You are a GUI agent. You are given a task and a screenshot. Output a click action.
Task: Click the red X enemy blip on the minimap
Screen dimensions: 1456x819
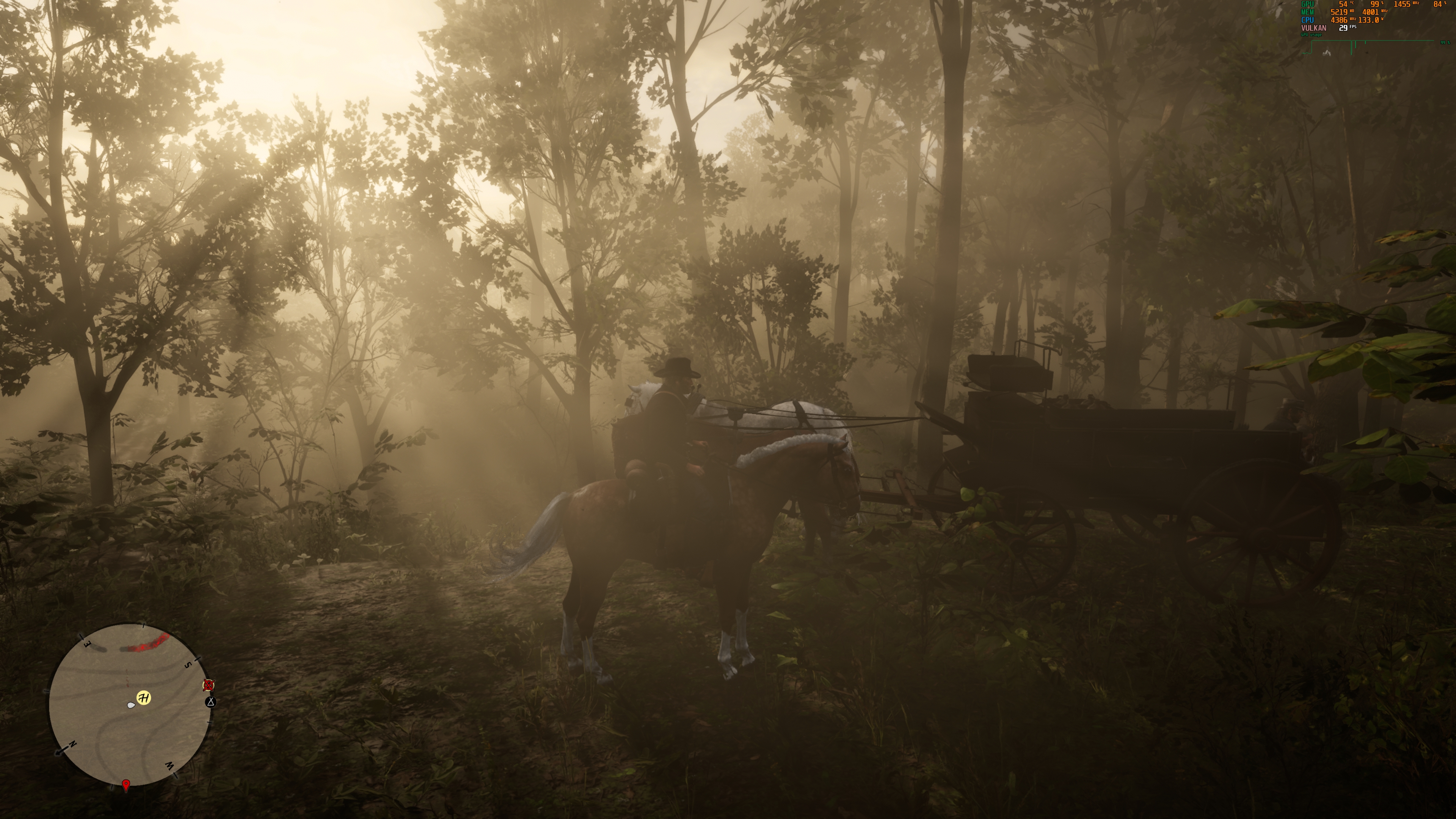pyautogui.click(x=209, y=686)
